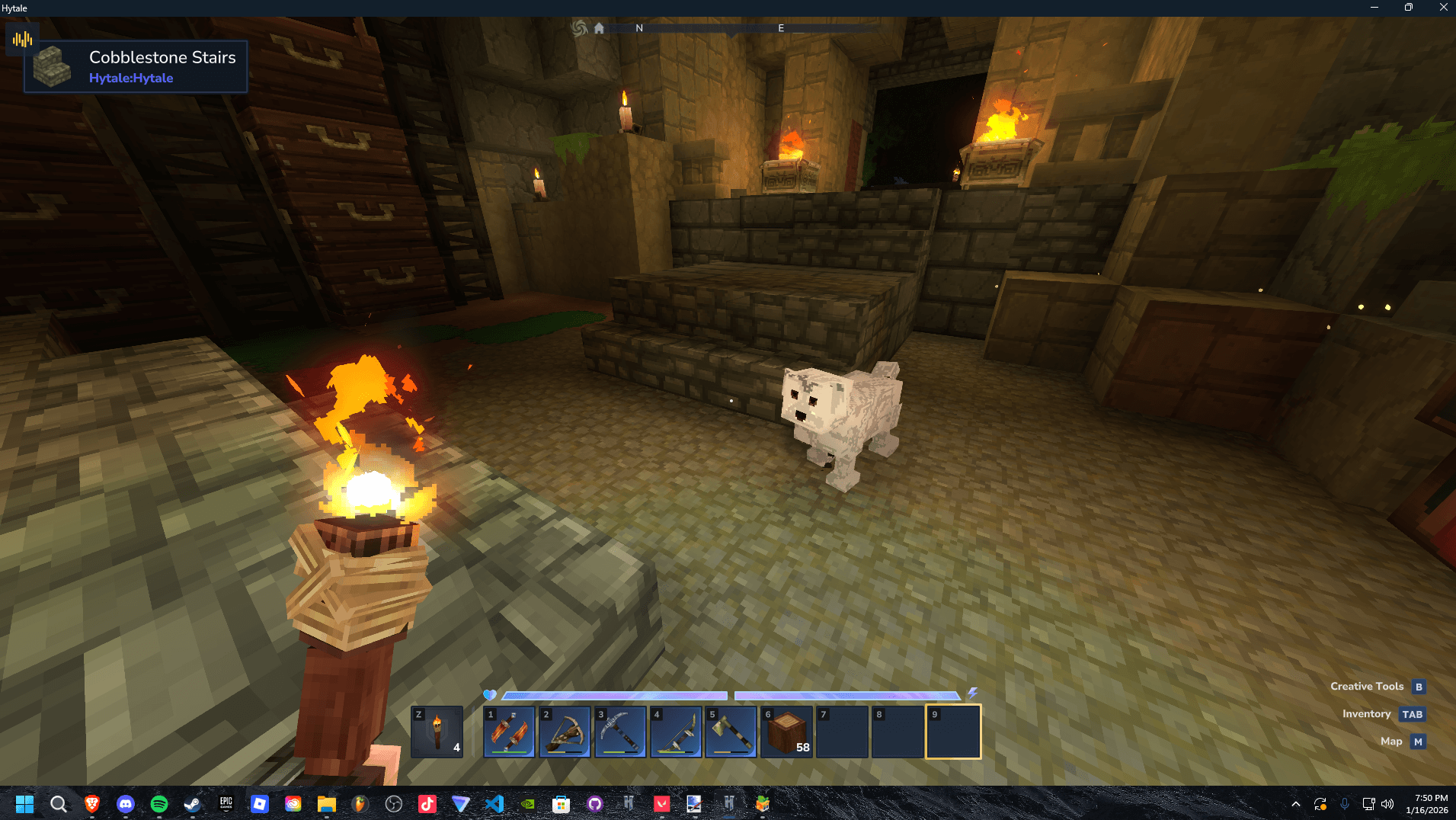Equip the crossbow from the hotbar
Viewport: 1456px width, 820px height.
pyautogui.click(x=565, y=732)
